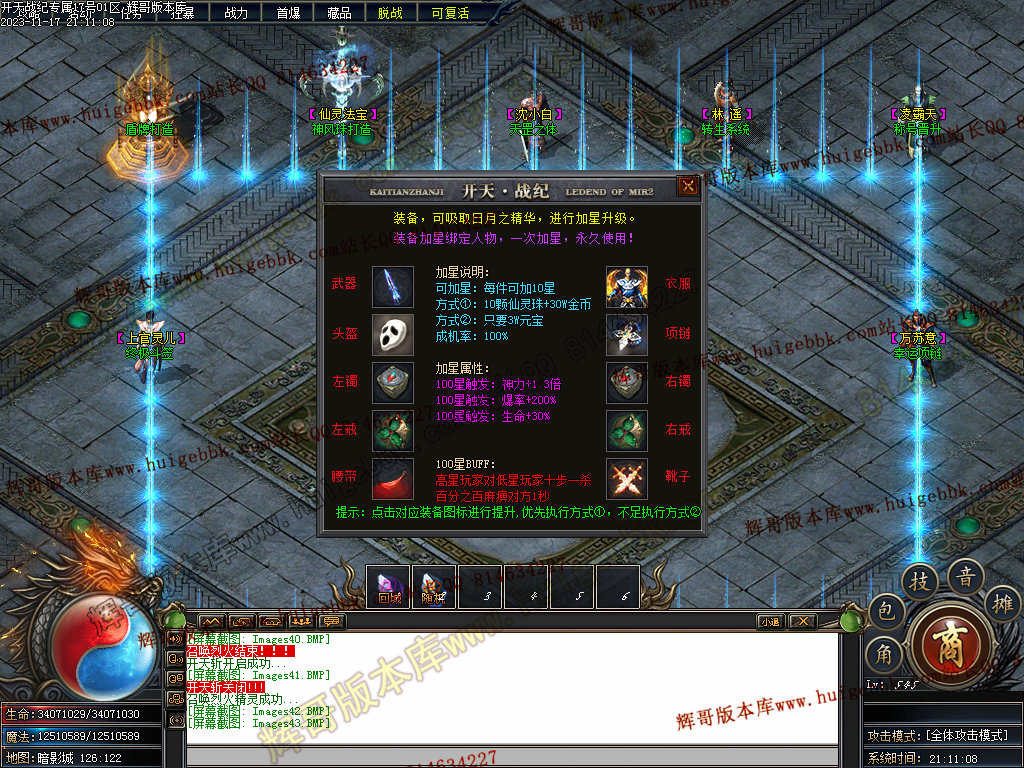Use the 回城 town return hotbar item

coord(389,586)
